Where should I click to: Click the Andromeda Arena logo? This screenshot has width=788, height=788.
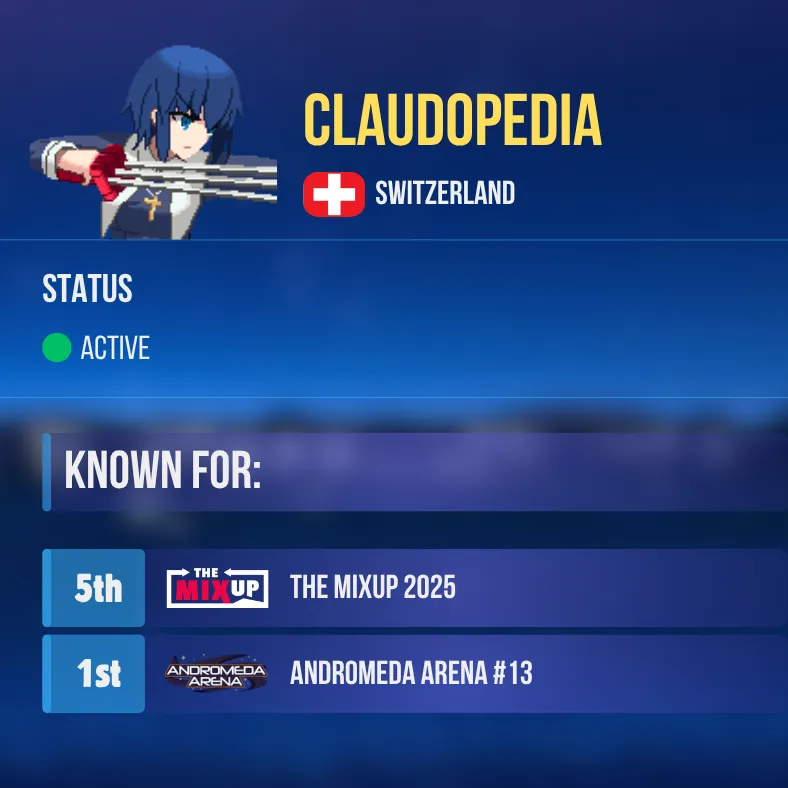216,674
